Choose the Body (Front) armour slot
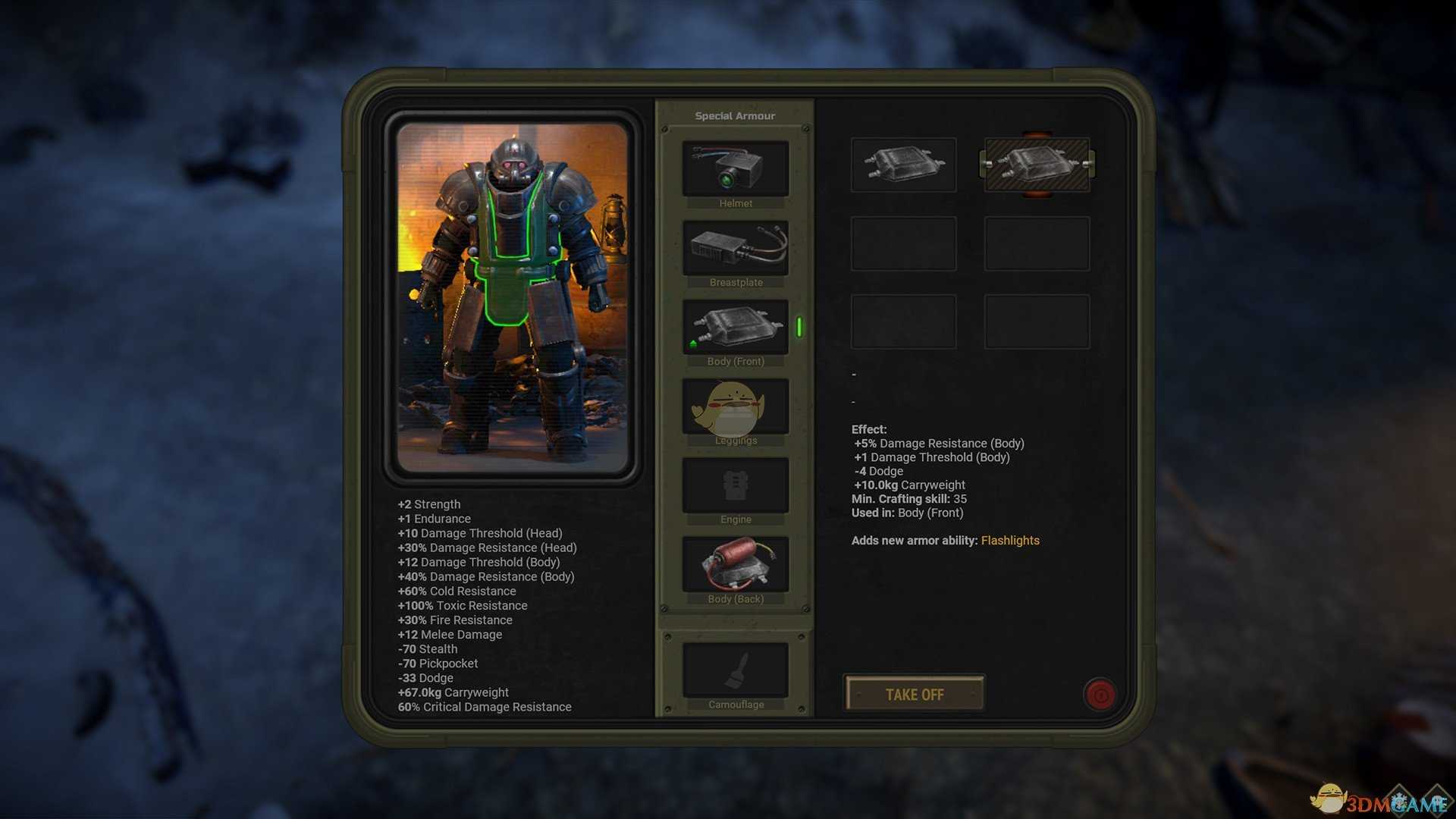The image size is (1456, 819). (735, 327)
